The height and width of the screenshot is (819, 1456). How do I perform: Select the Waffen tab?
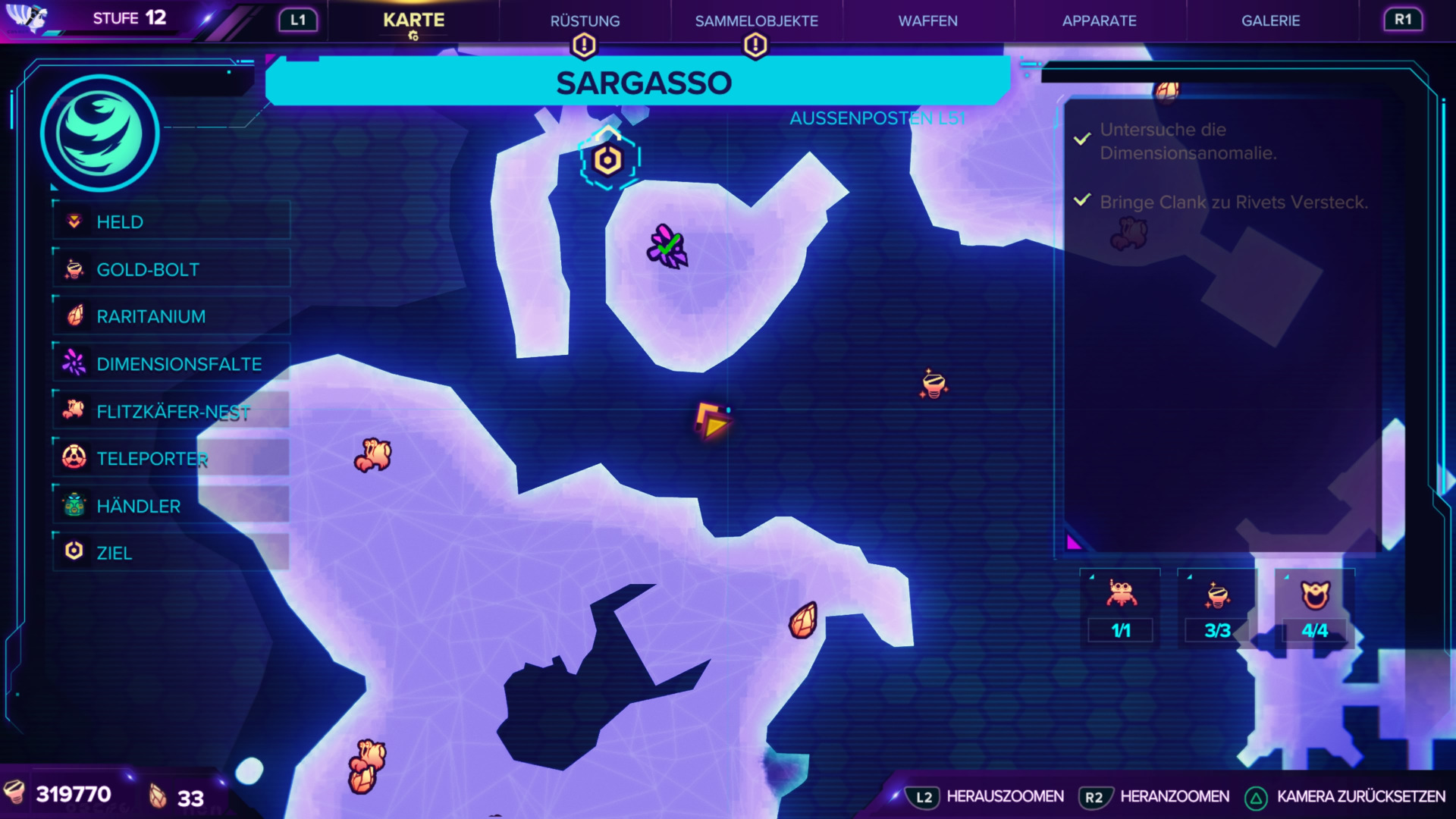(927, 21)
